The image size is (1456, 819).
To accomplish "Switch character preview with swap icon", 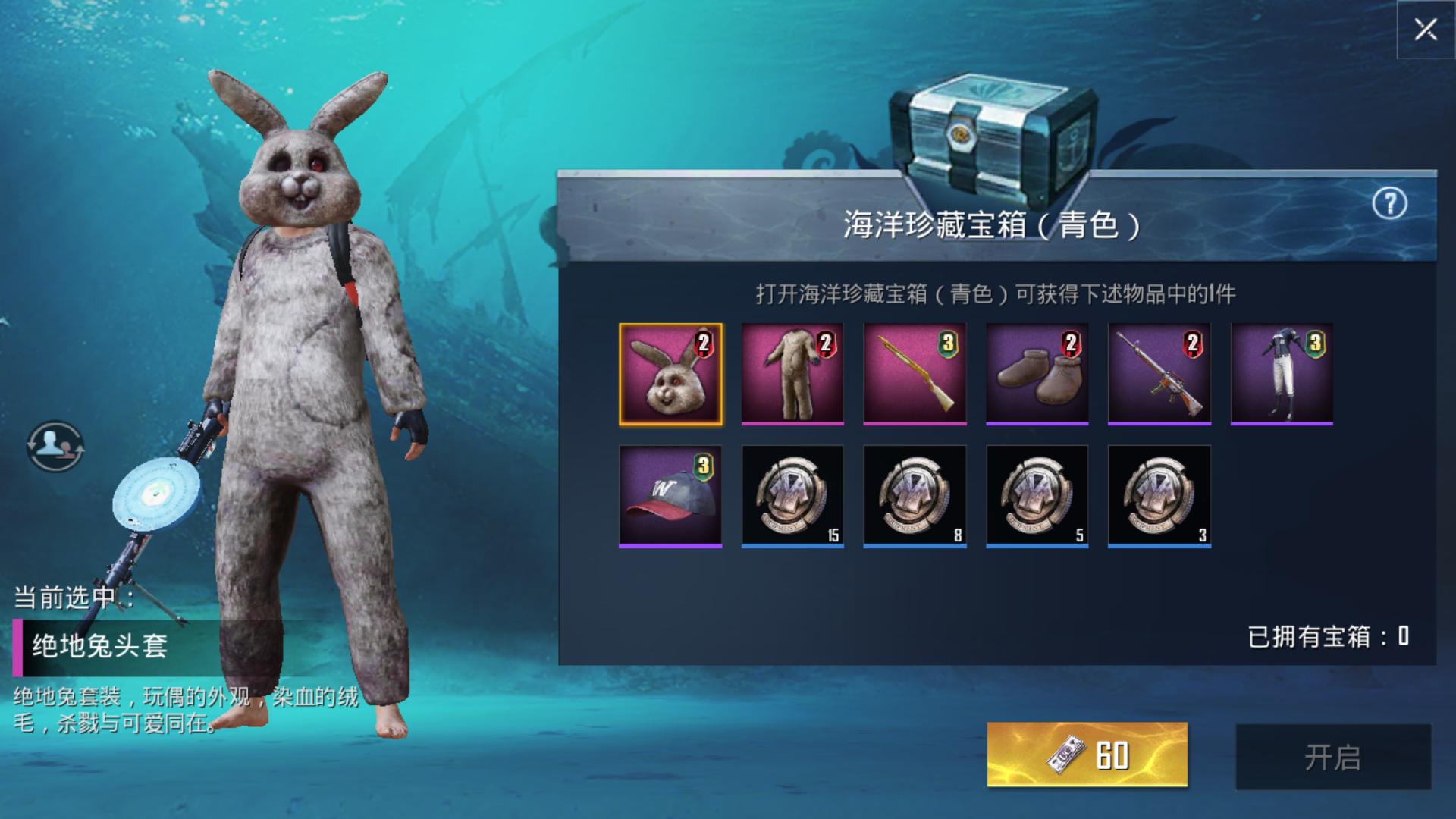I will point(55,446).
